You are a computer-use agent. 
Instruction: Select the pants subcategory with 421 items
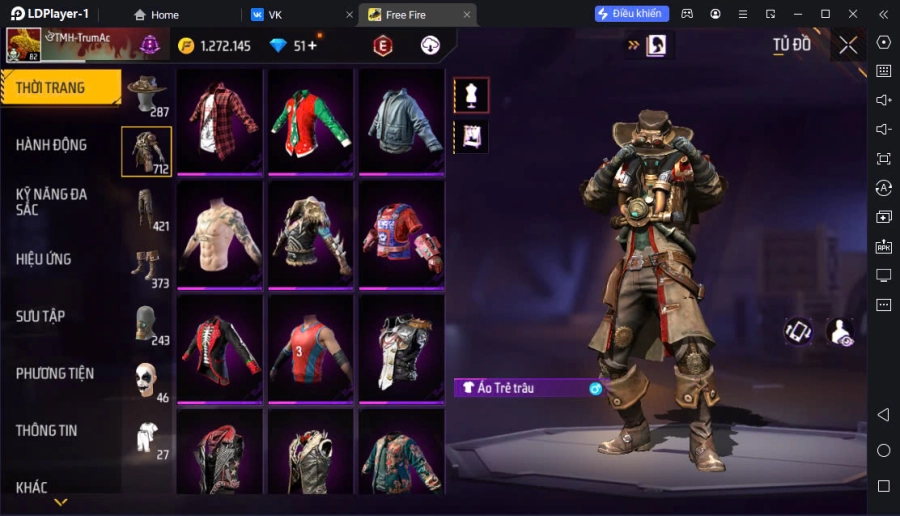coord(147,209)
